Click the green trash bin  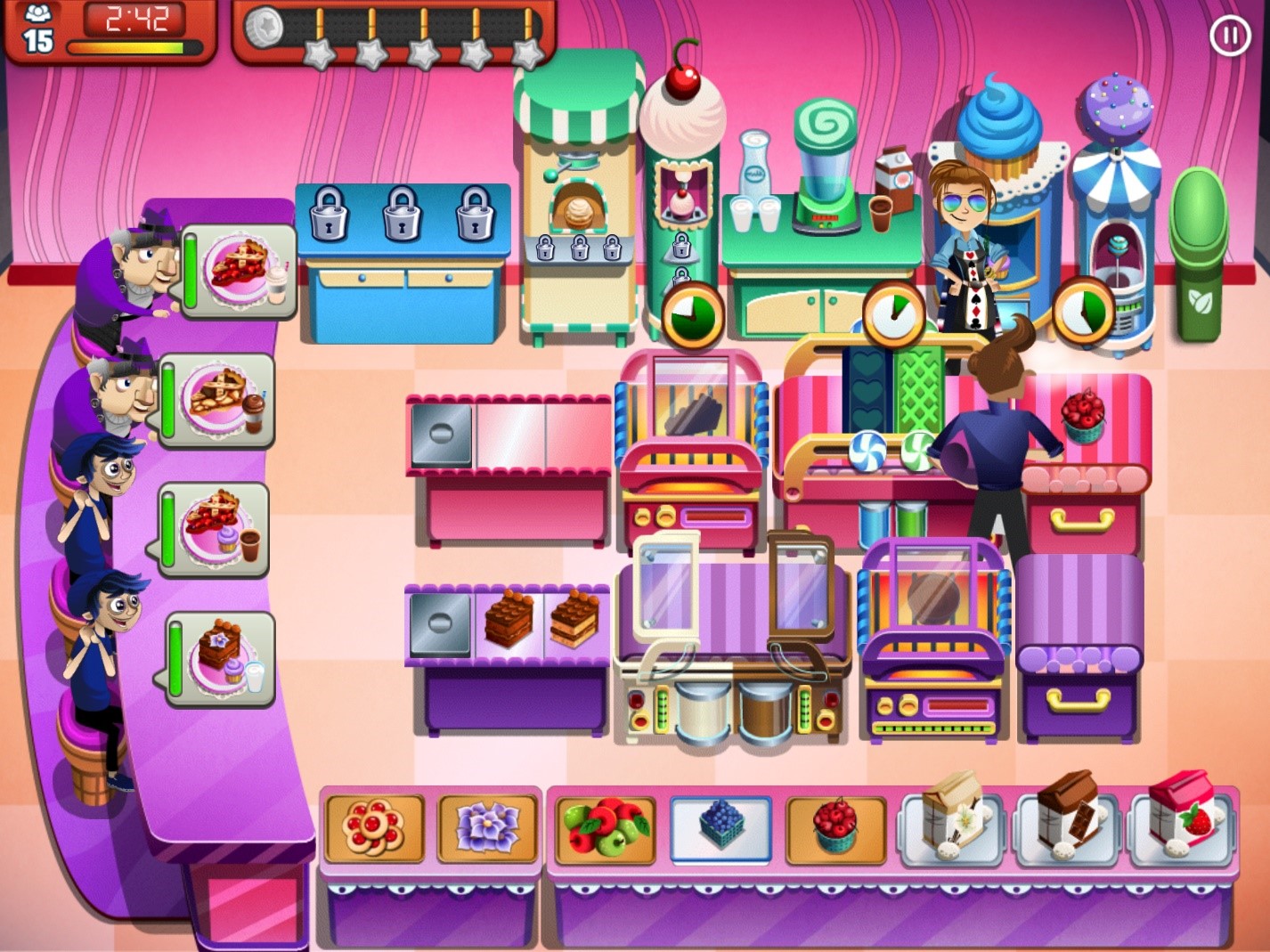click(1199, 258)
